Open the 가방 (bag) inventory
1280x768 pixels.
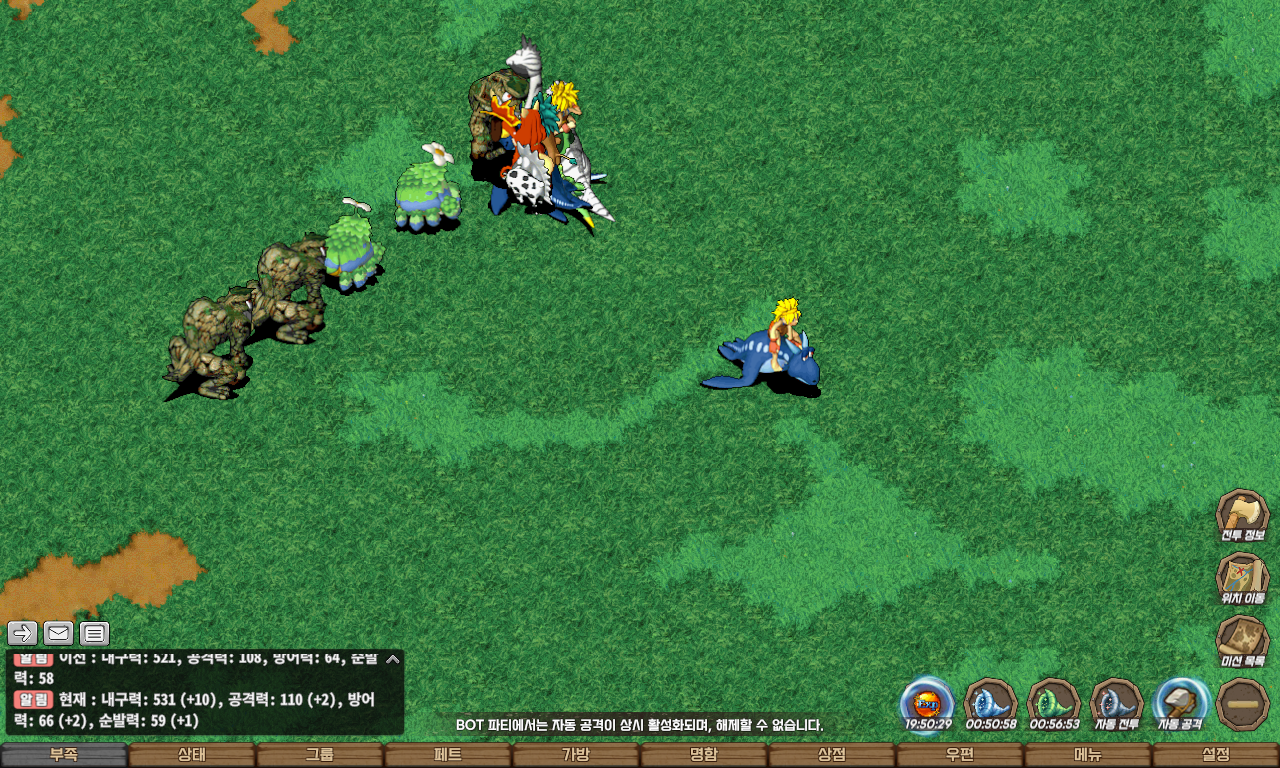tap(576, 755)
